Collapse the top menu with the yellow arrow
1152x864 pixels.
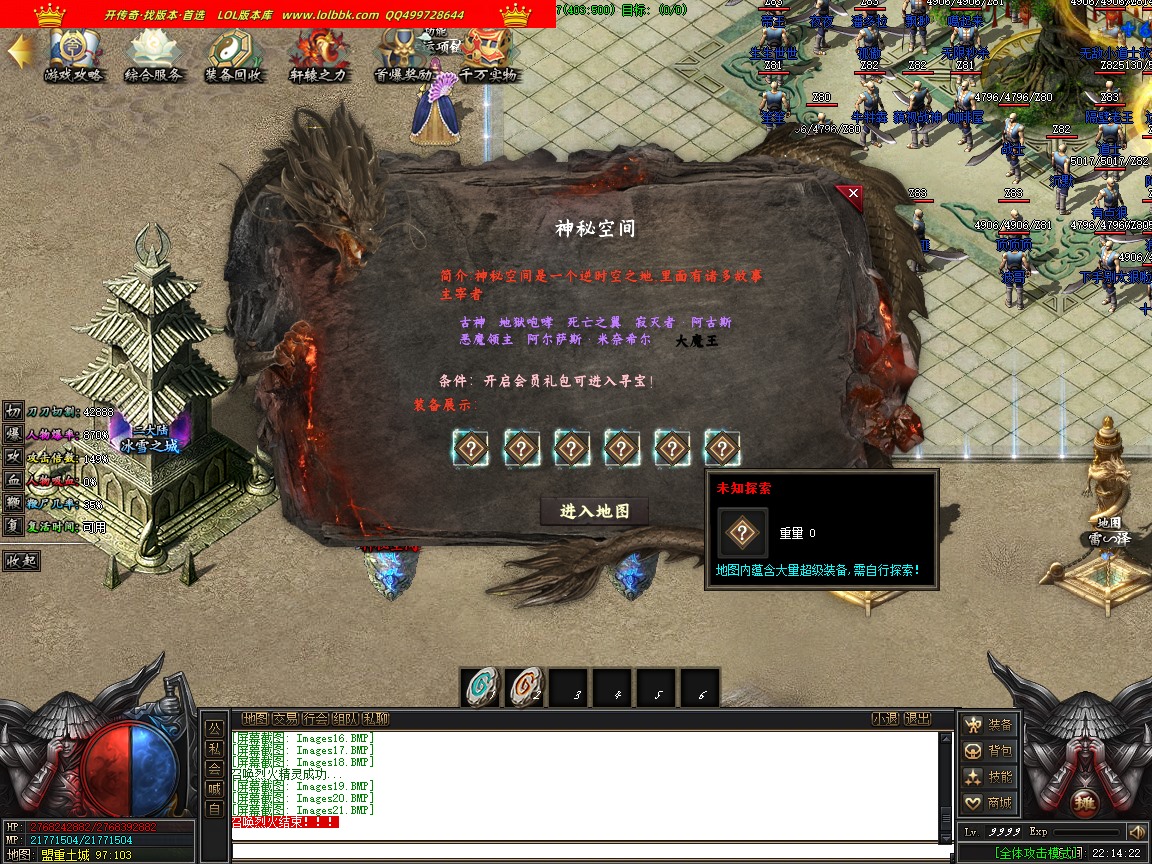coord(18,52)
